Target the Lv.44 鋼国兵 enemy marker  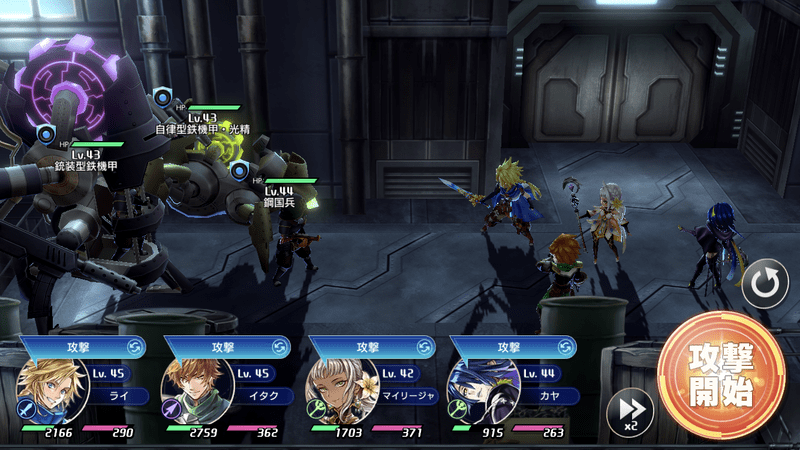pos(238,172)
